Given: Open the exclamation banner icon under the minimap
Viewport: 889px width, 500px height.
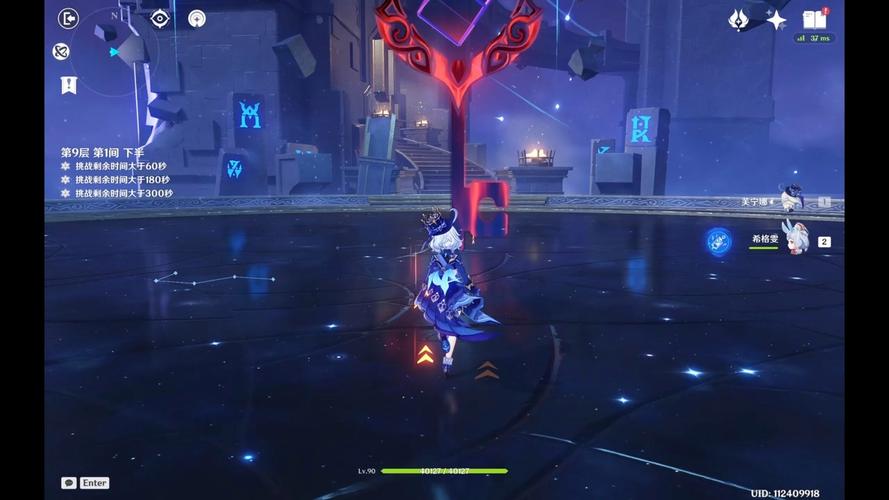Looking at the screenshot, I should tap(68, 85).
